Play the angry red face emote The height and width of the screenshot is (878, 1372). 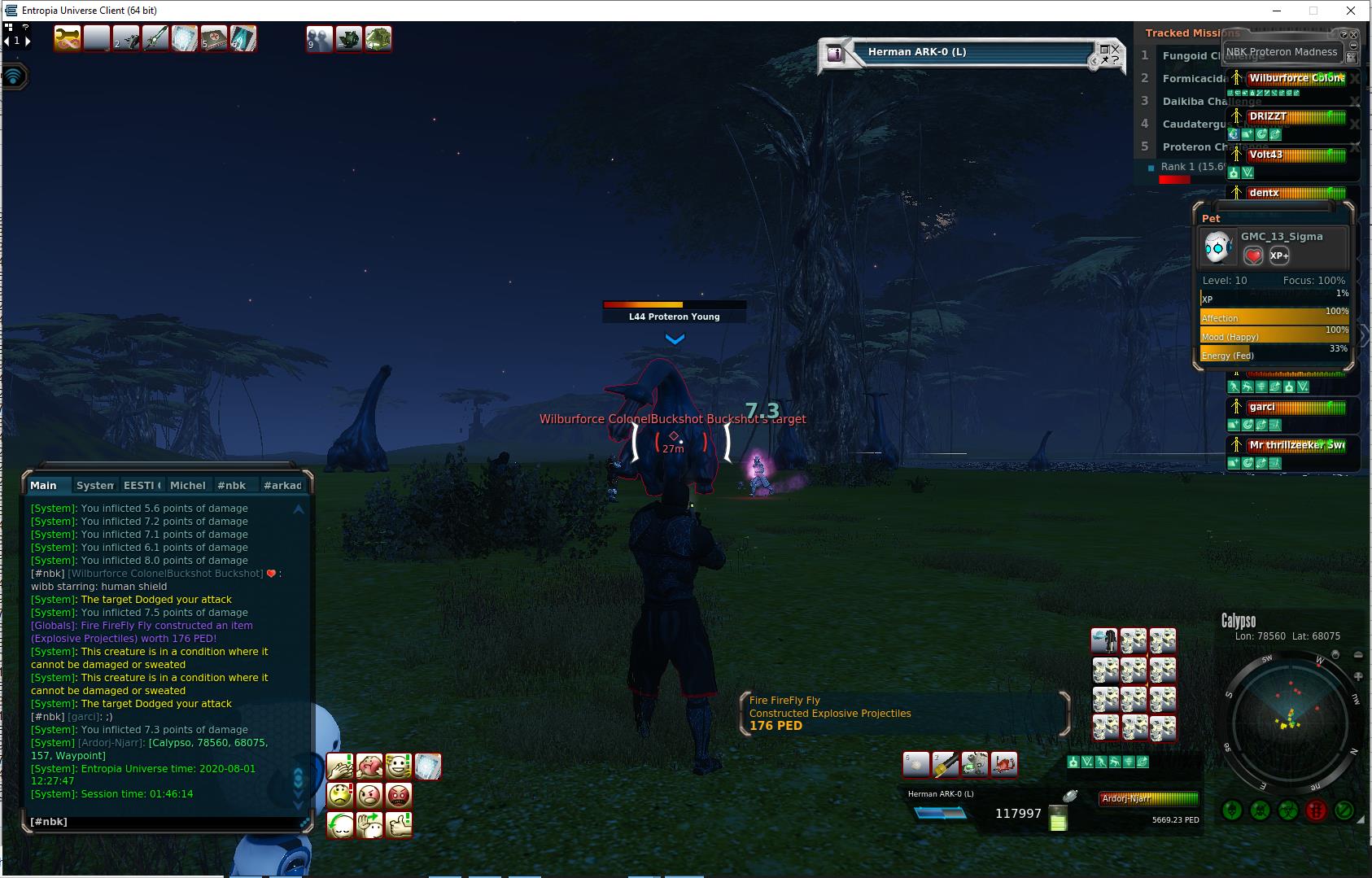[399, 795]
